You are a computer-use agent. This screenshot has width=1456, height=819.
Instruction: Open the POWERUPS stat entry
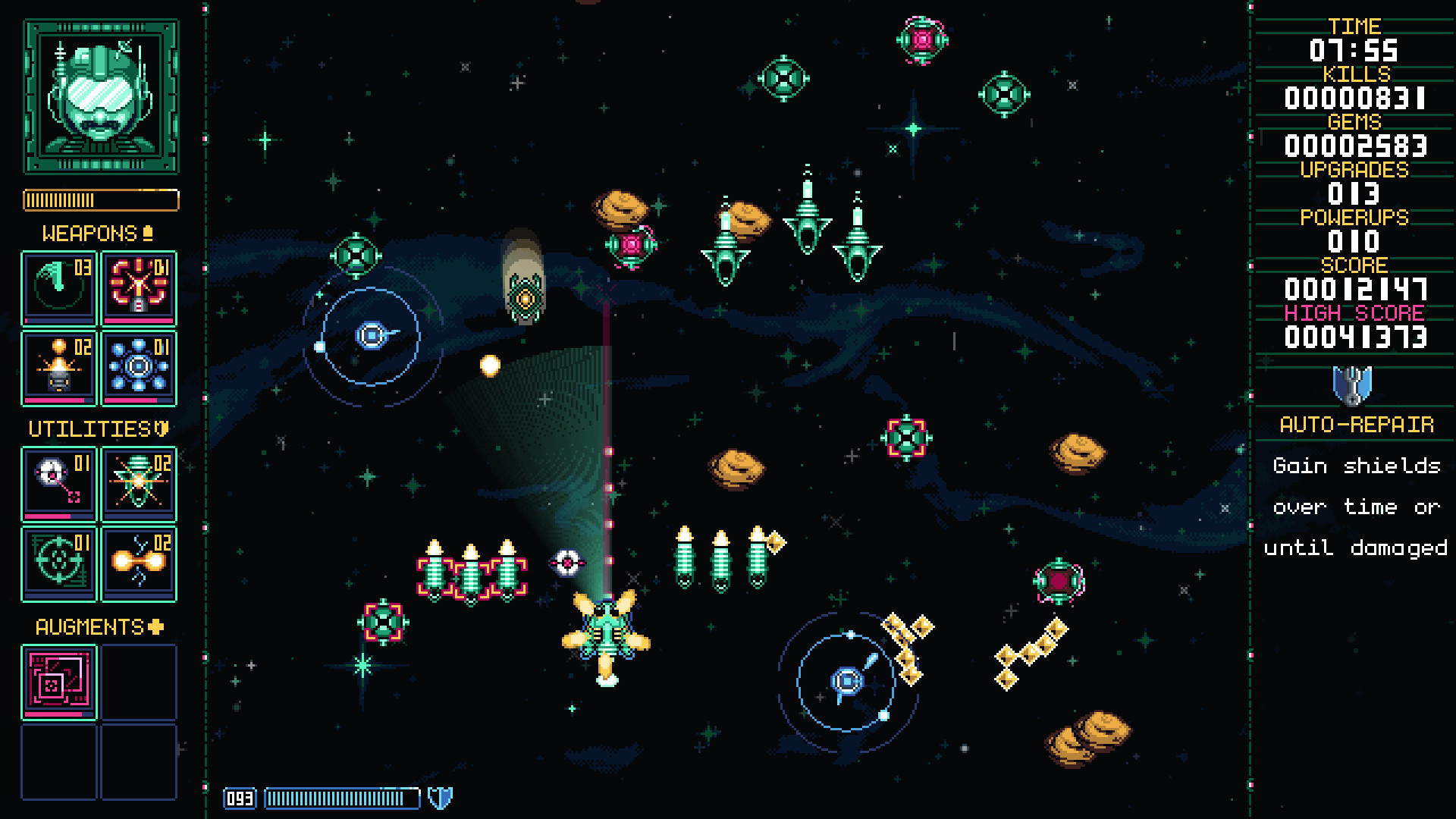coord(1354,218)
